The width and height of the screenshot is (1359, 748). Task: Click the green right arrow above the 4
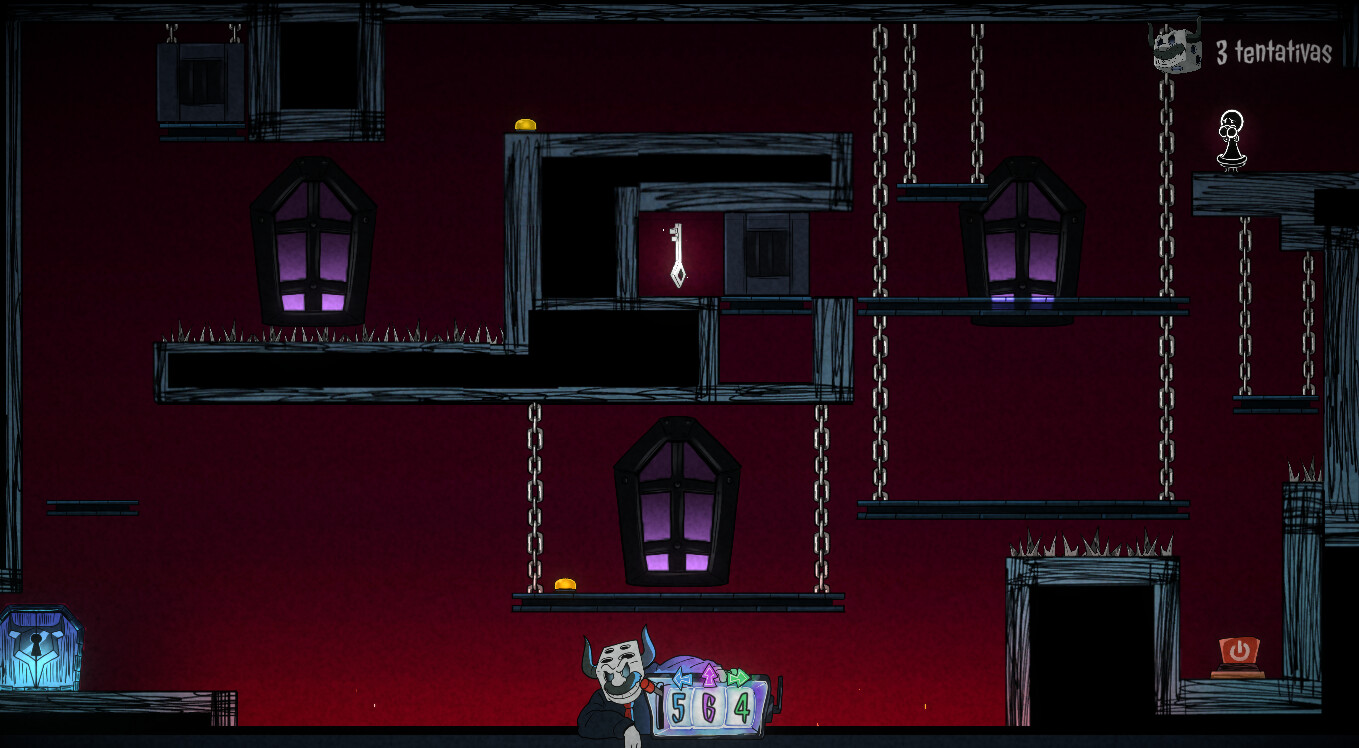pyautogui.click(x=737, y=676)
